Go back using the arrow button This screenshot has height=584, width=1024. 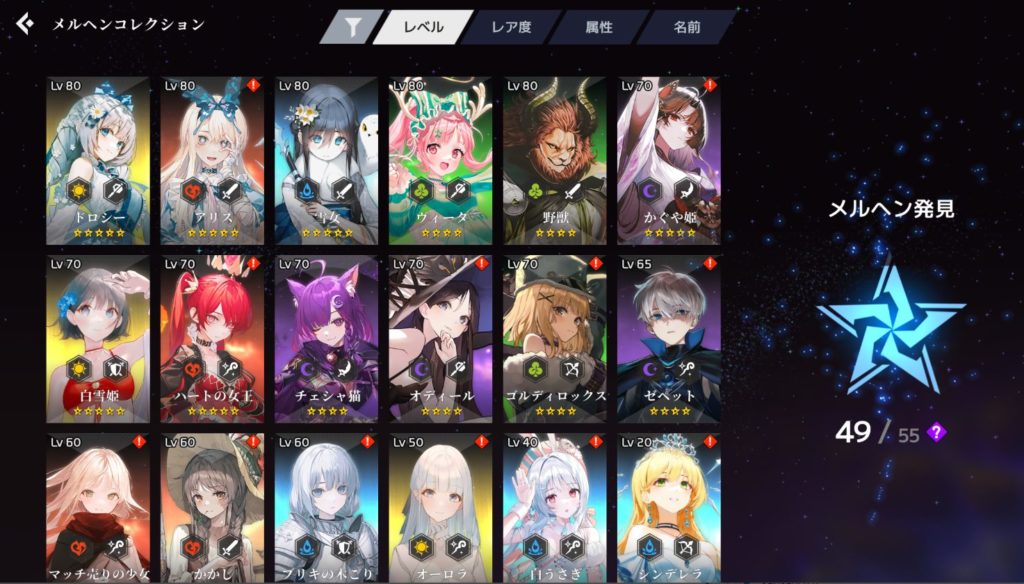pyautogui.click(x=25, y=24)
